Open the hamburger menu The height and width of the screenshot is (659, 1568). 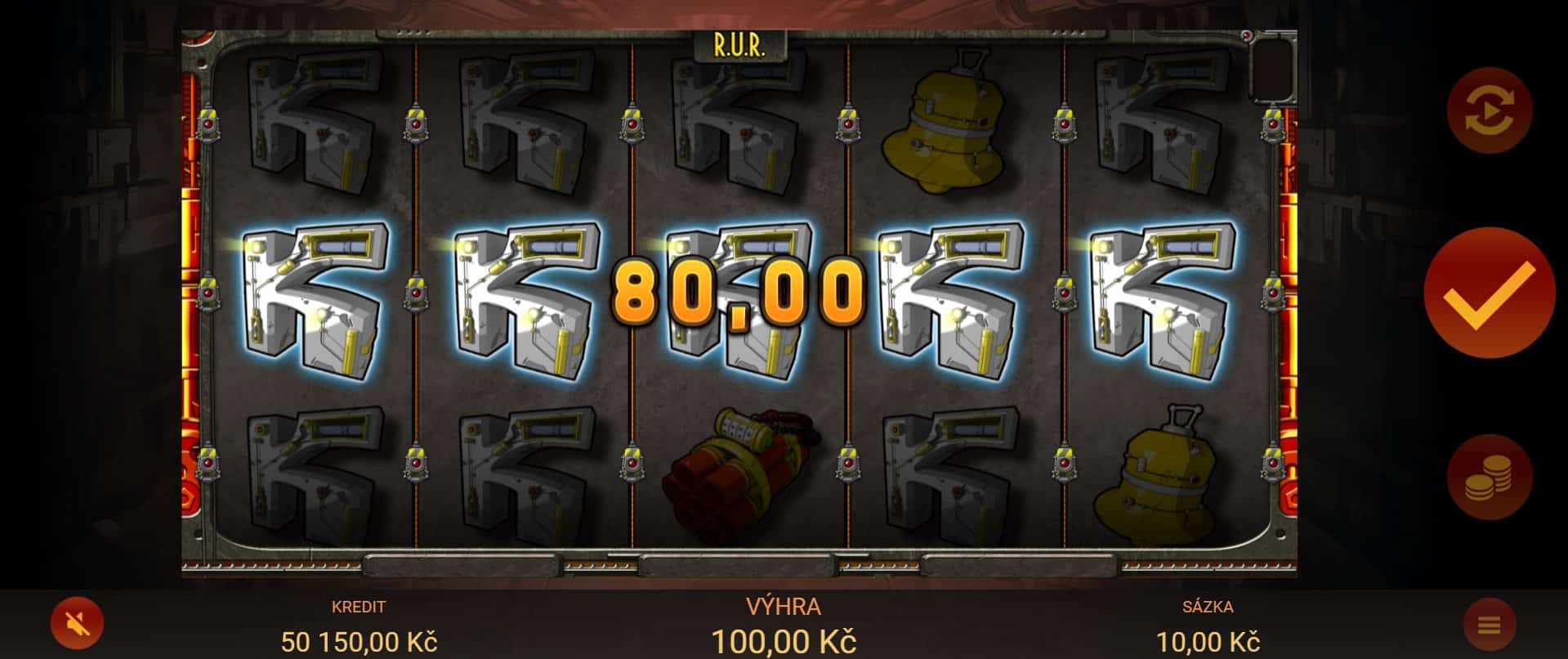pyautogui.click(x=1489, y=626)
